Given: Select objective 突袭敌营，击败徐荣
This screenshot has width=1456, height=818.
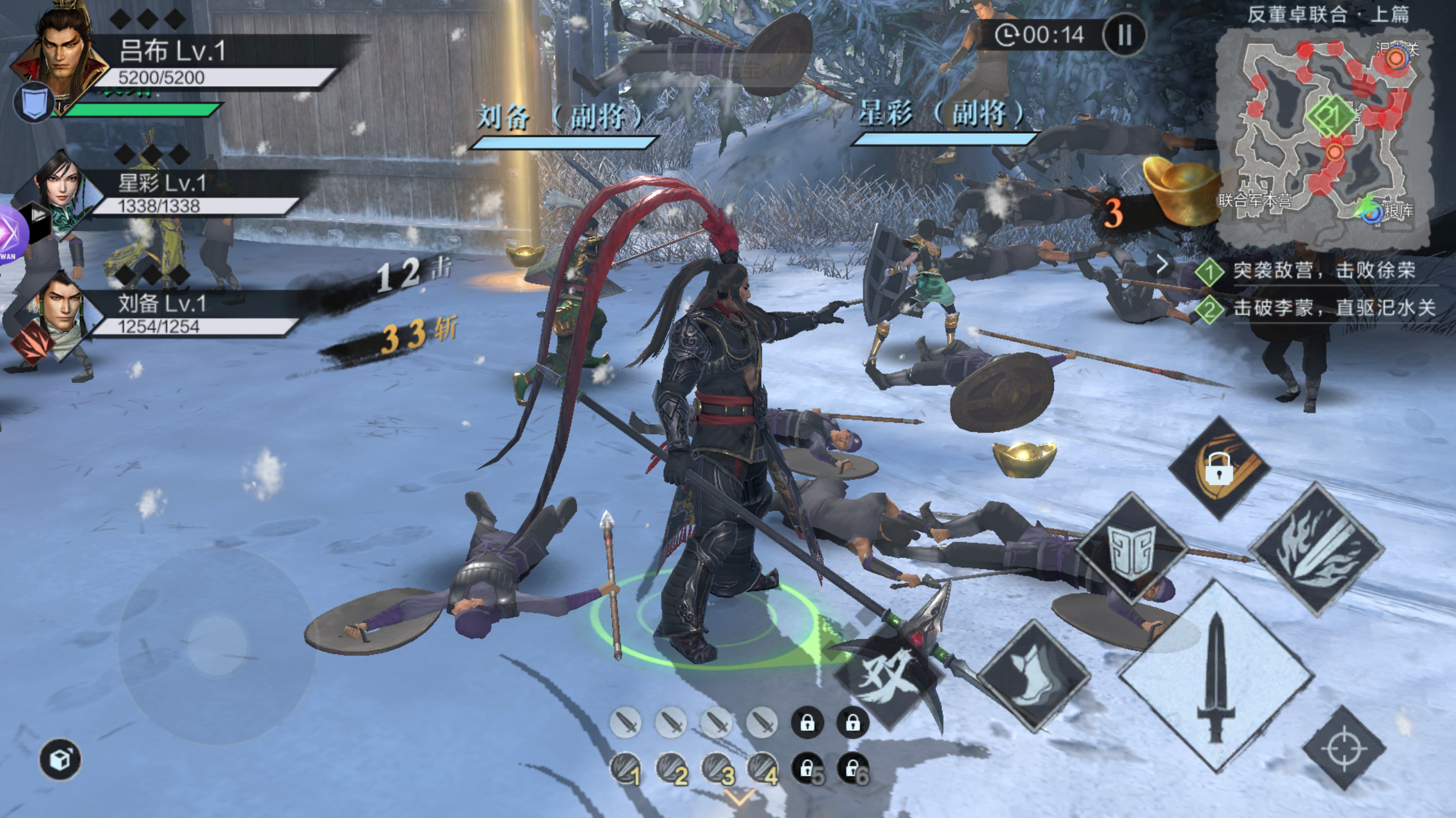Looking at the screenshot, I should pos(1323,270).
